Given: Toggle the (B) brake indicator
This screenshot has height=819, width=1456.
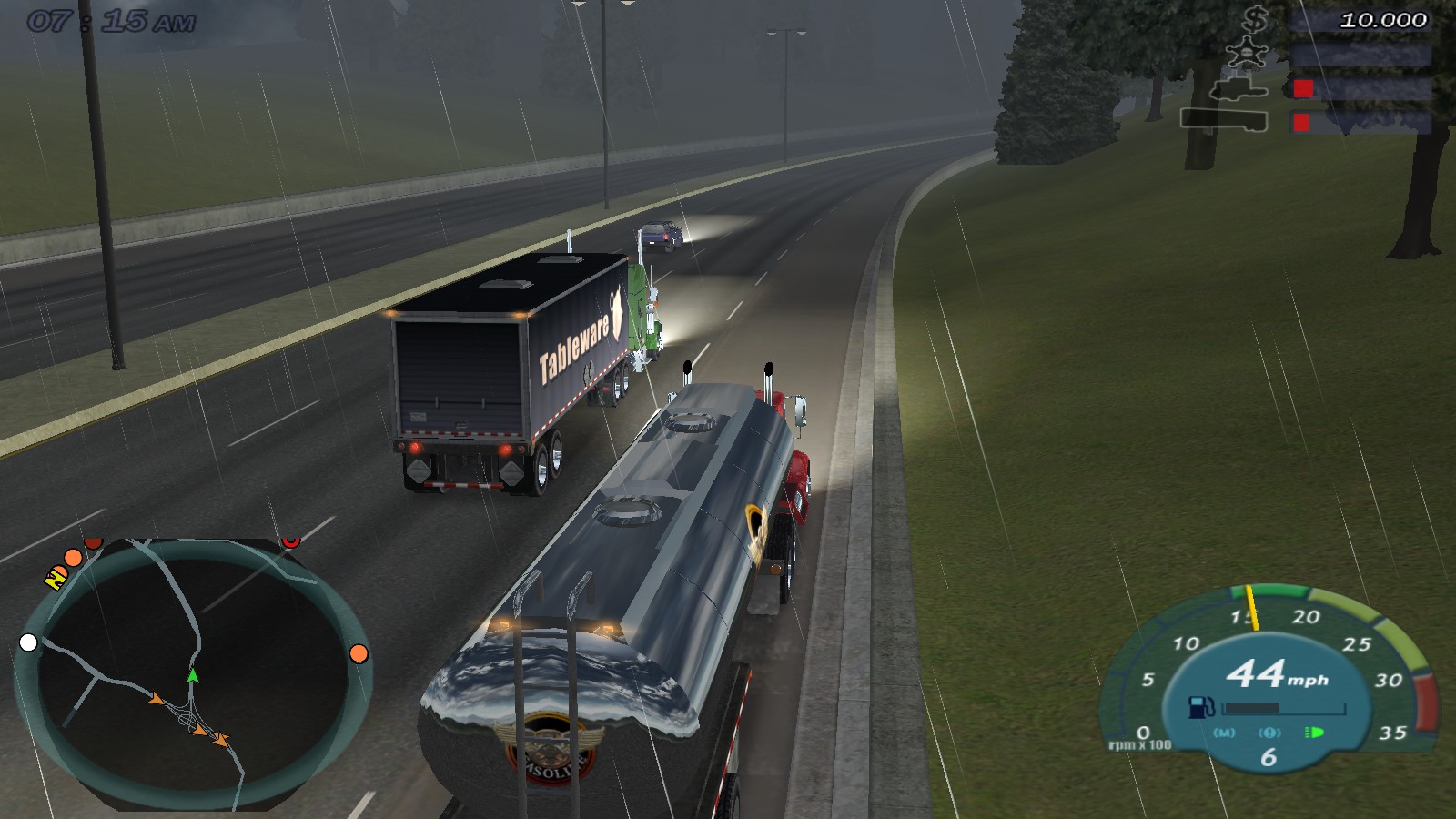Looking at the screenshot, I should (1270, 733).
